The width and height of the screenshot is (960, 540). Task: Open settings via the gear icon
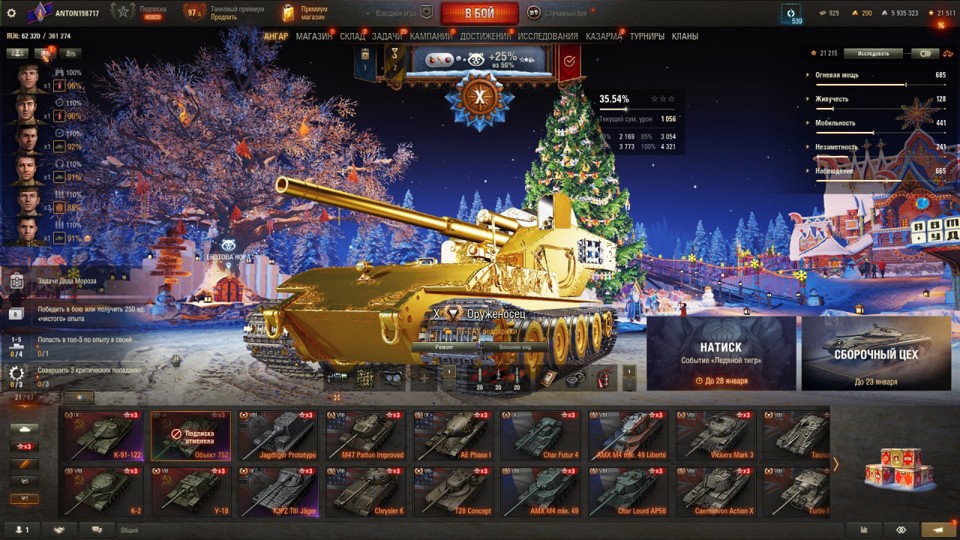(x=12, y=13)
